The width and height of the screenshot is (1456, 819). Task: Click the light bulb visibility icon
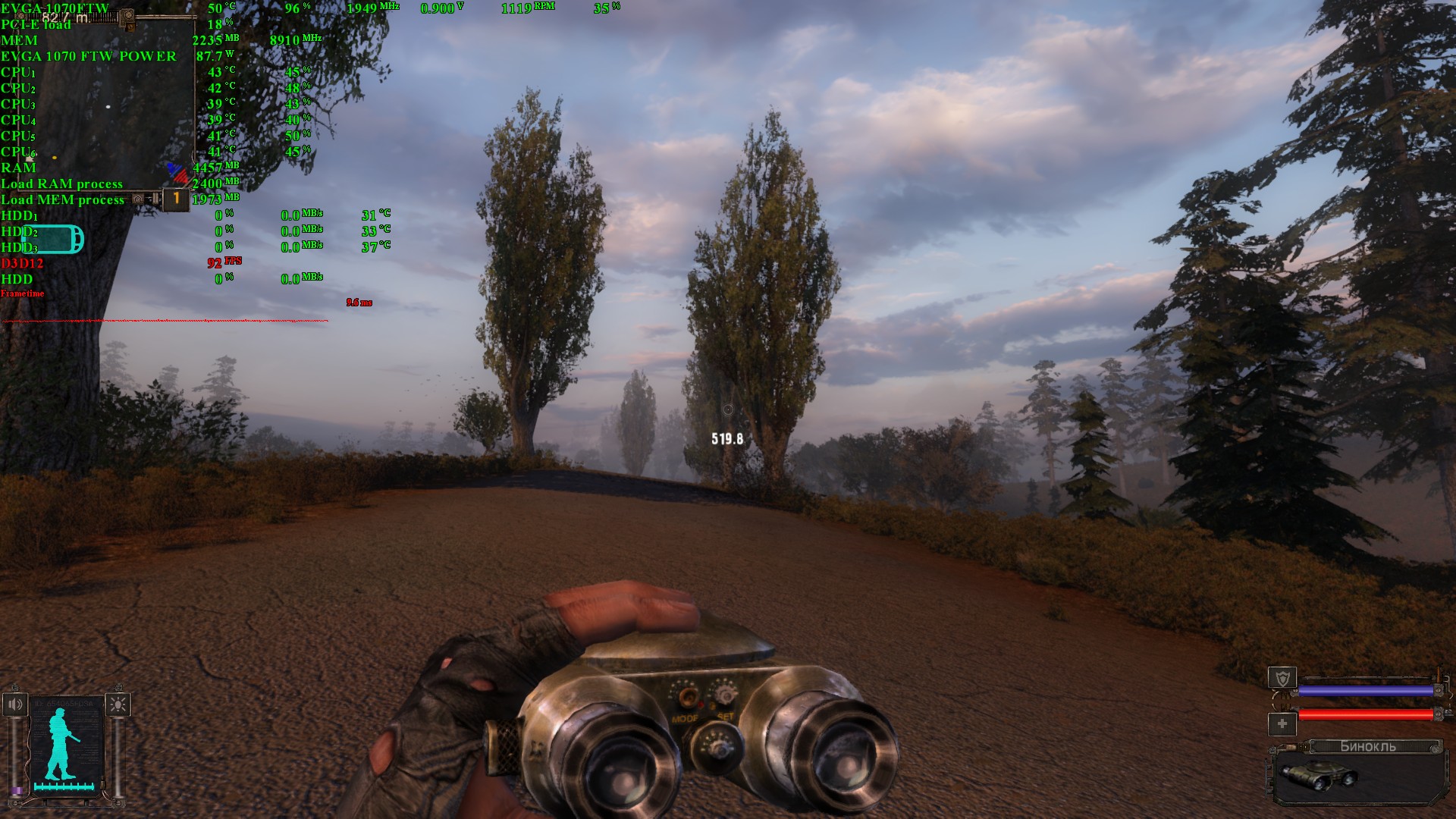pyautogui.click(x=118, y=704)
